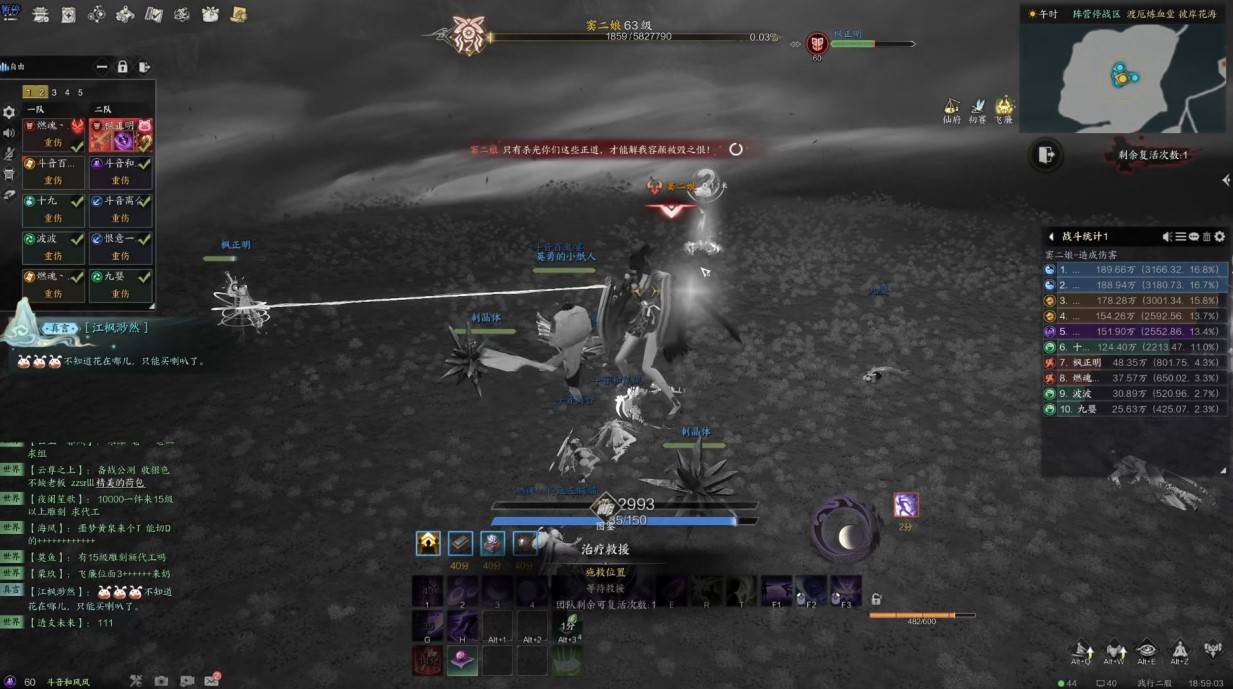Viewport: 1233px width, 689px height.
Task: Open the gift box icon in top toolbar
Action: pos(210,14)
